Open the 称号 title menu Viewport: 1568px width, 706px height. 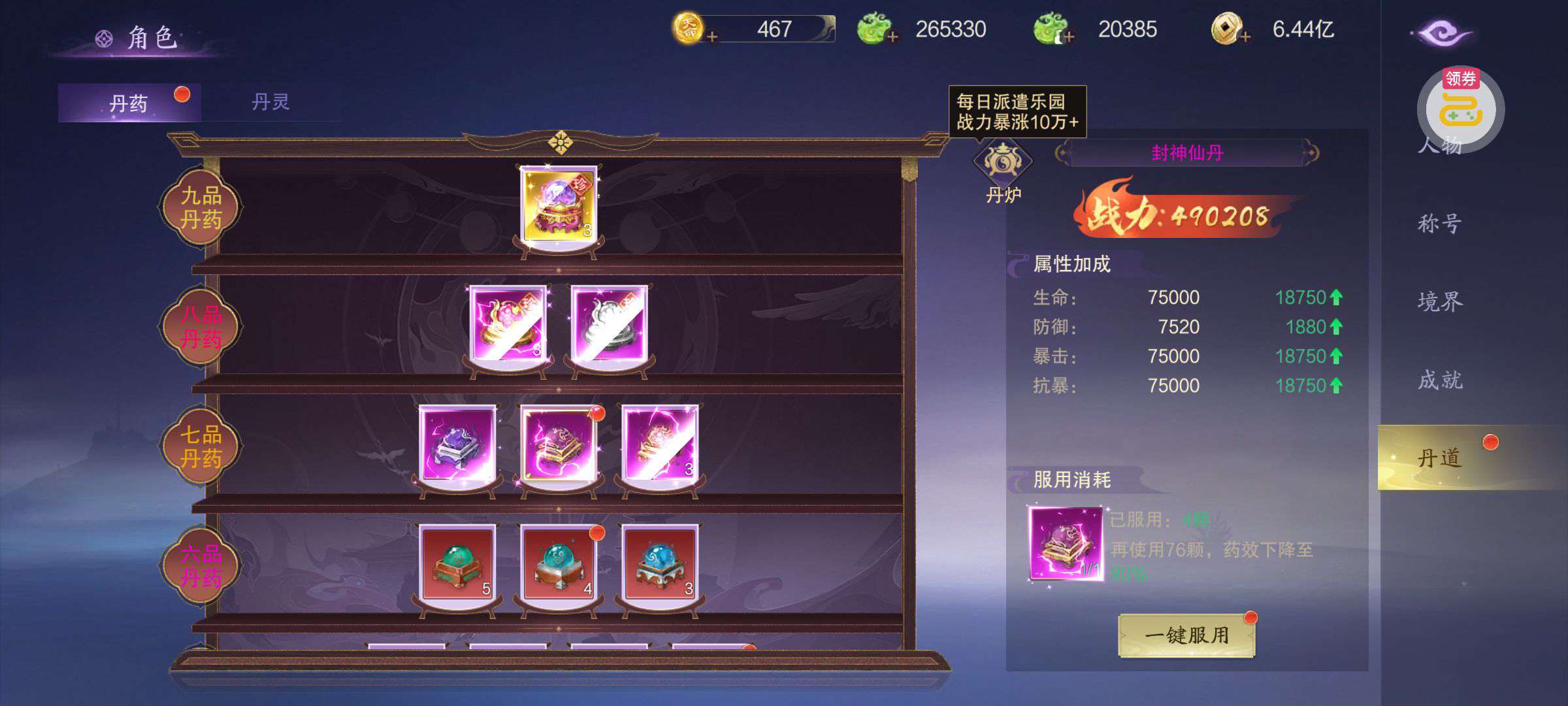tap(1439, 224)
